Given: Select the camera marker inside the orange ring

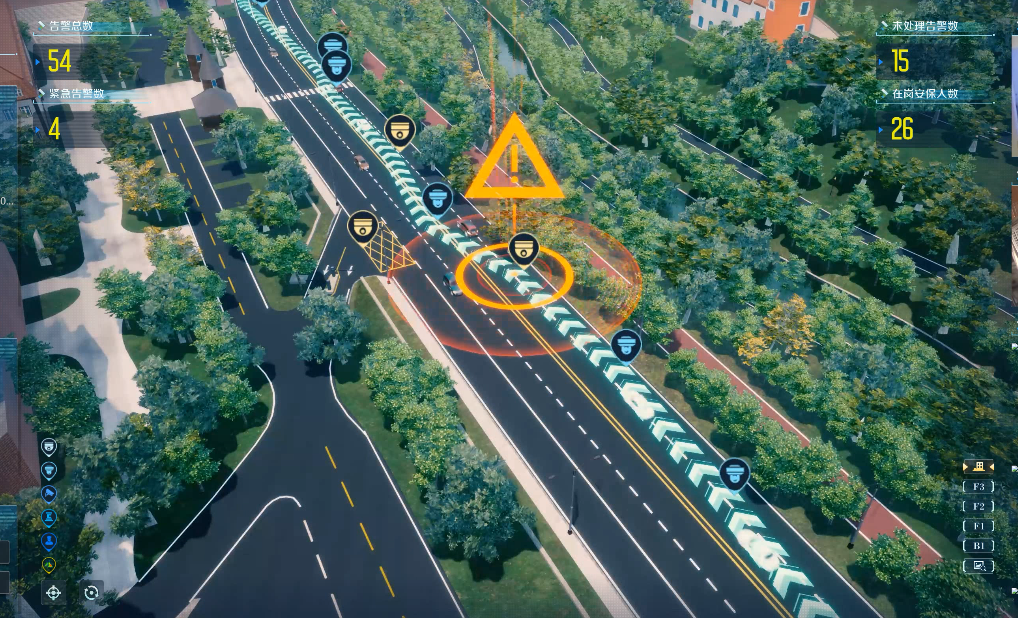Looking at the screenshot, I should pyautogui.click(x=523, y=248).
